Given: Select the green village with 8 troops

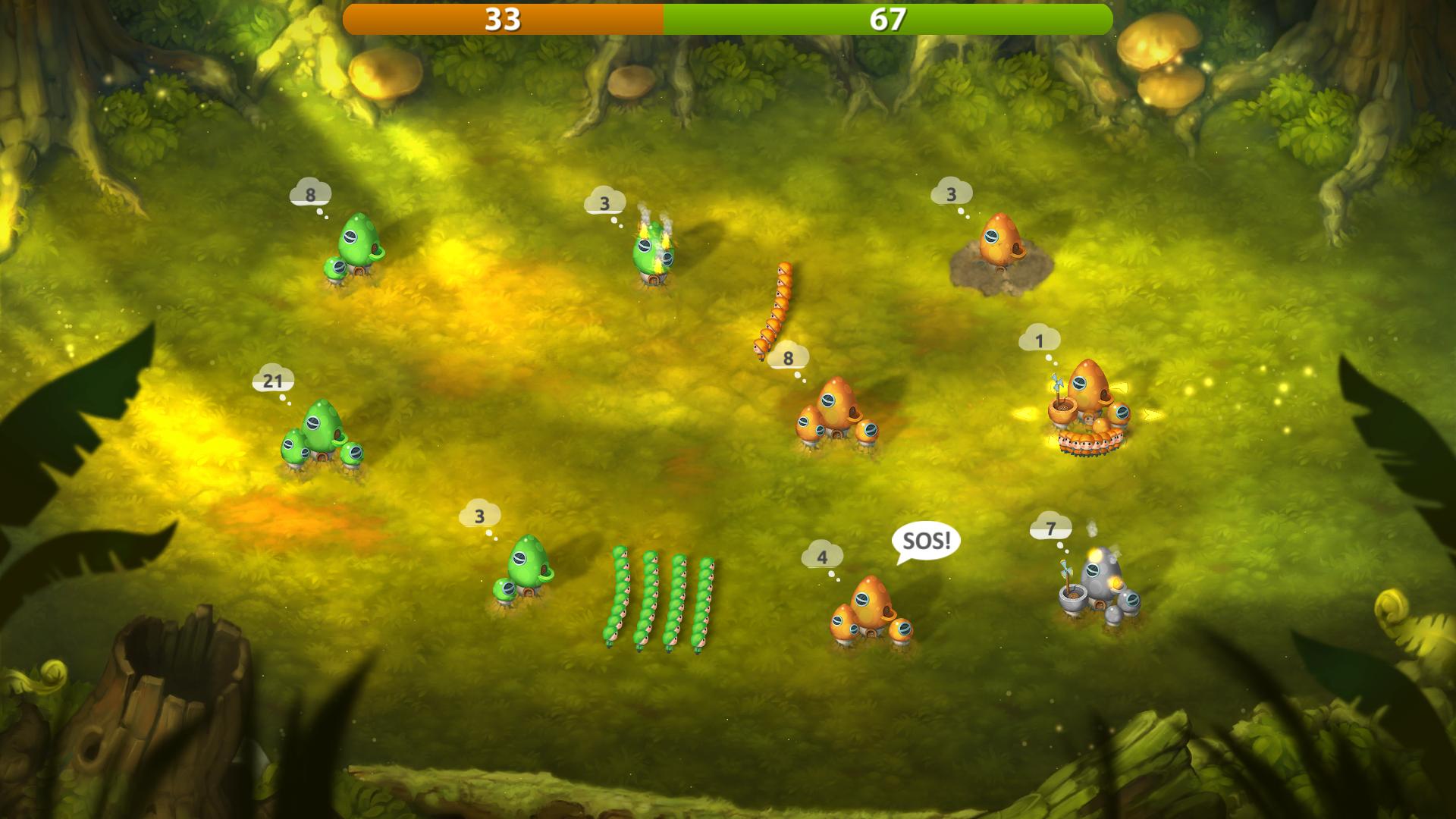Looking at the screenshot, I should tap(355, 247).
